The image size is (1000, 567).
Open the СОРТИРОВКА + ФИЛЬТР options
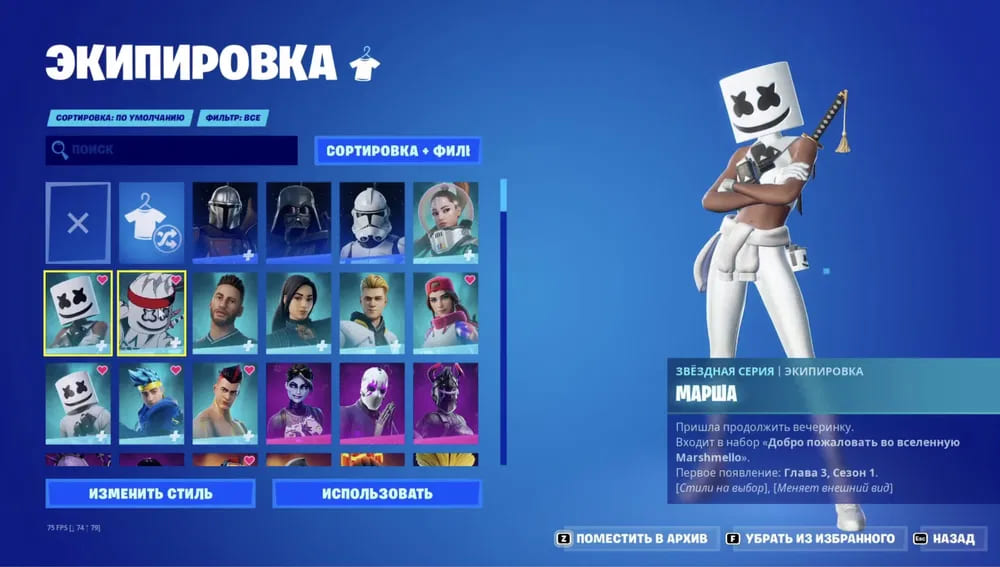397,151
